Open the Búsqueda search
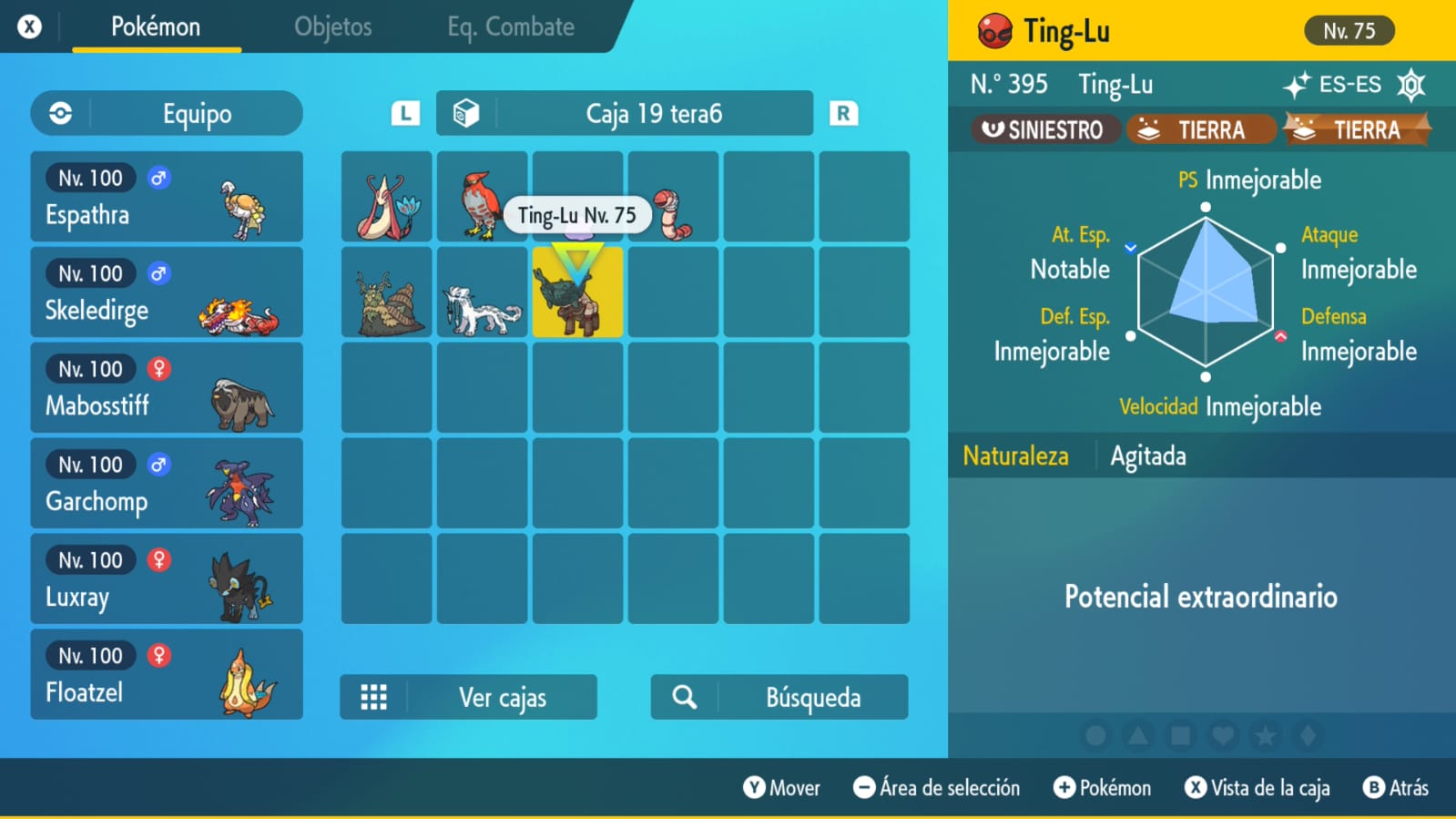Screen dimensions: 1456x819 pyautogui.click(x=779, y=698)
